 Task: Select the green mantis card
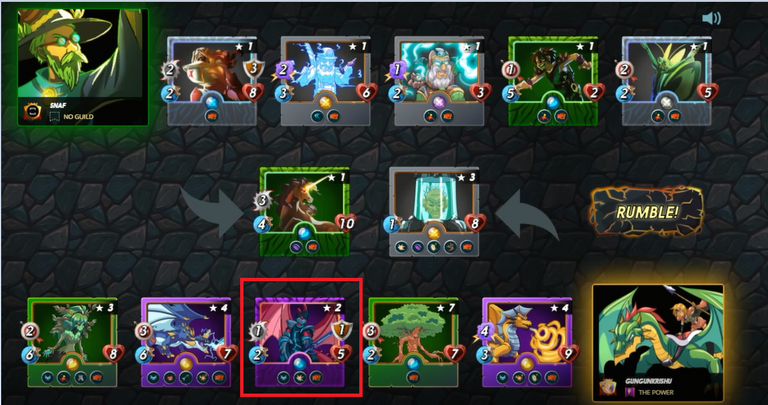(x=666, y=80)
